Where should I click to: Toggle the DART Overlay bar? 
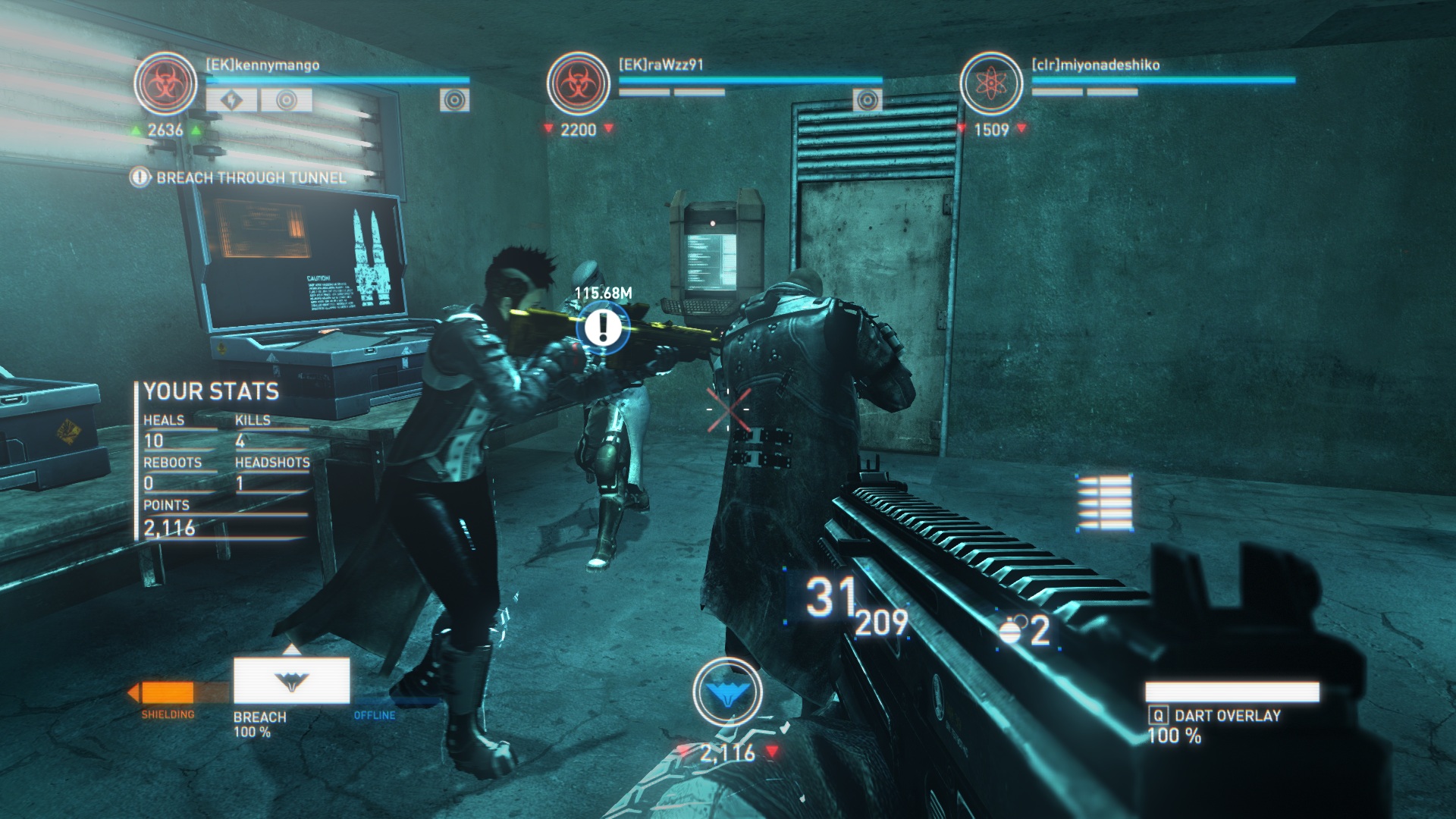[1232, 692]
